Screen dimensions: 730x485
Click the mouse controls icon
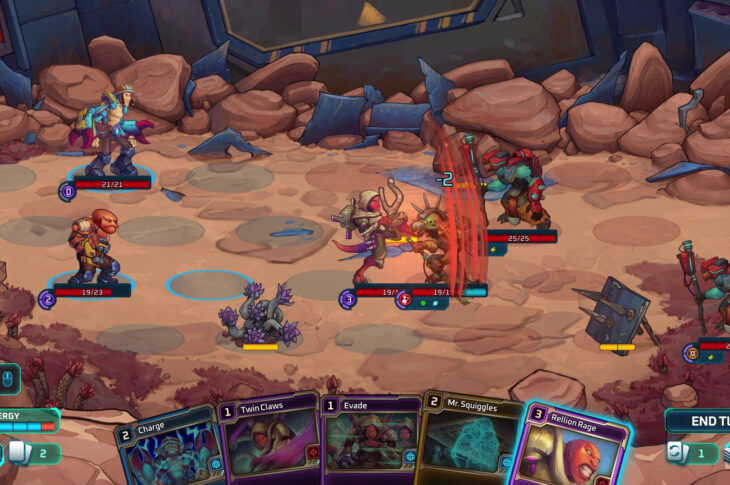click(x=8, y=378)
